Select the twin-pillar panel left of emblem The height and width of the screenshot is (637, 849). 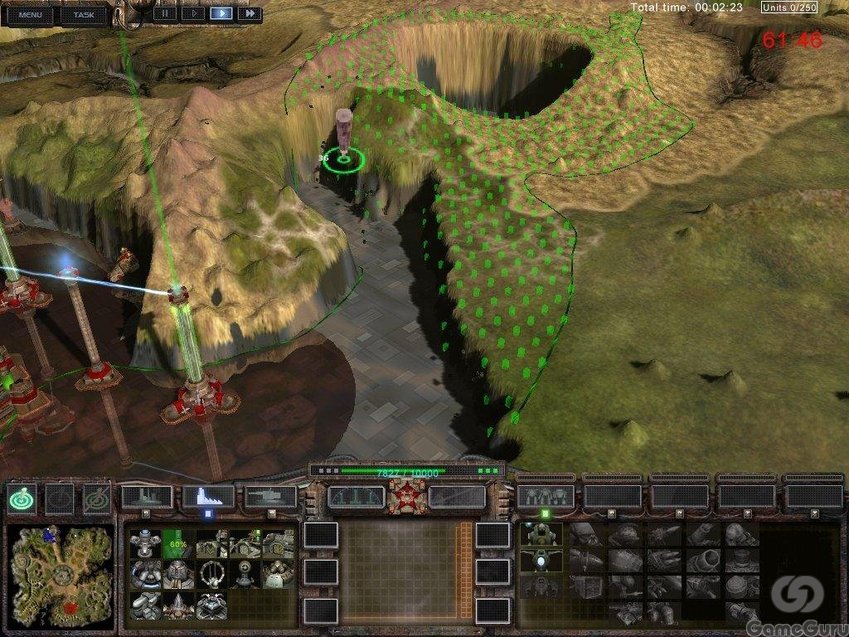pos(355,496)
